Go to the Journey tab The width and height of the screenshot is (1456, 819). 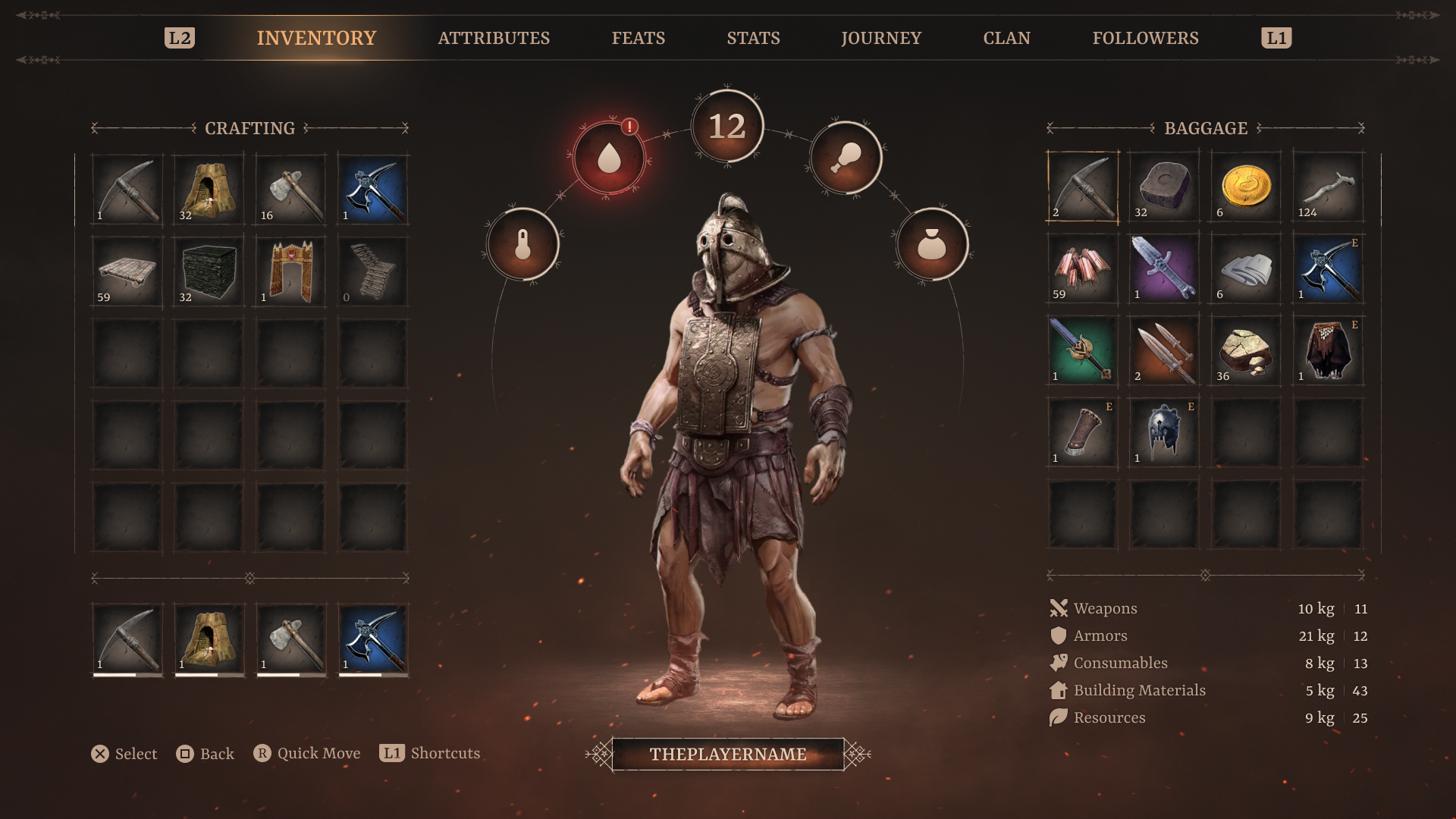(x=880, y=38)
